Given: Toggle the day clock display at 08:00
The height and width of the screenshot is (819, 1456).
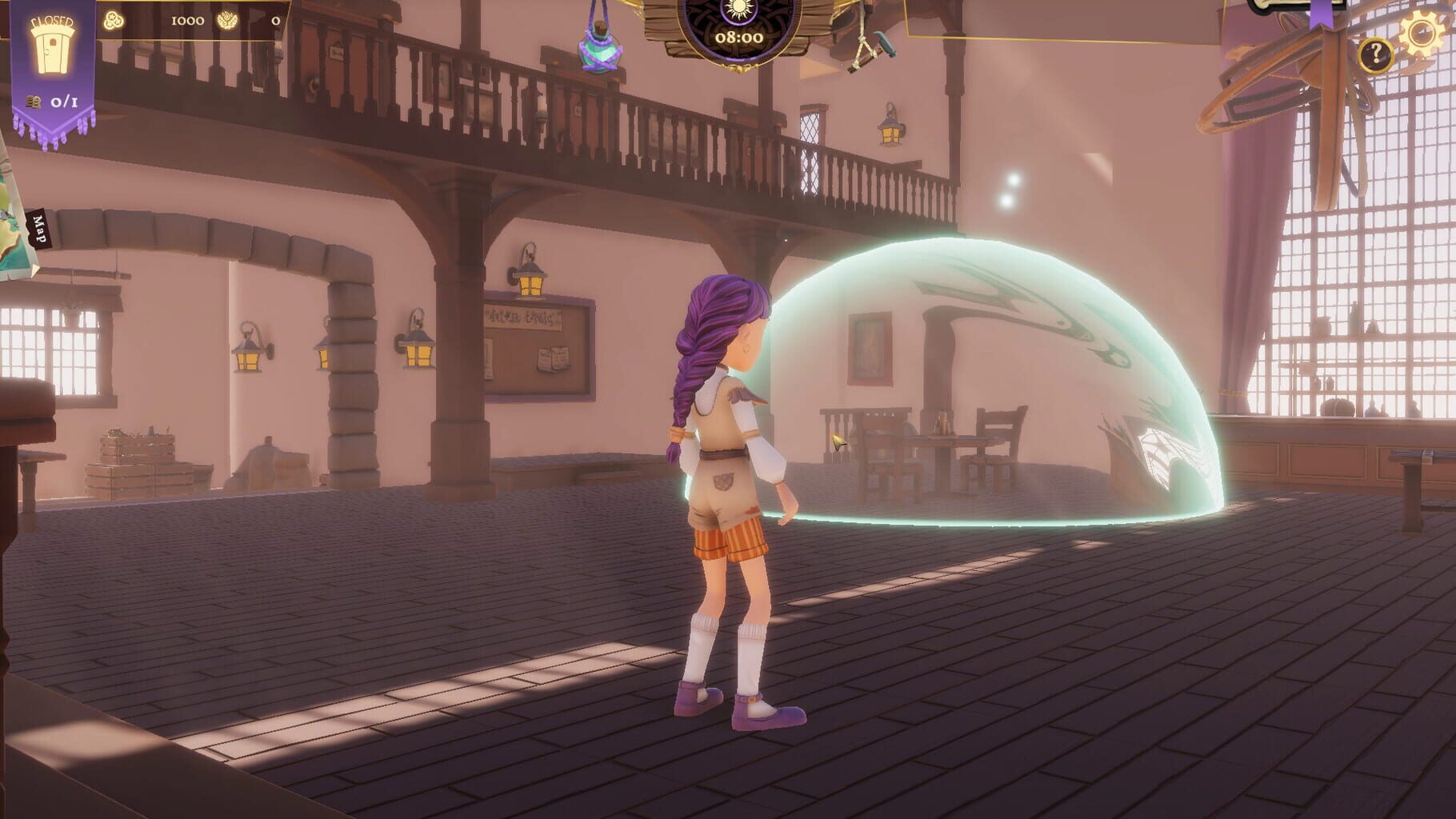Looking at the screenshot, I should (x=738, y=36).
